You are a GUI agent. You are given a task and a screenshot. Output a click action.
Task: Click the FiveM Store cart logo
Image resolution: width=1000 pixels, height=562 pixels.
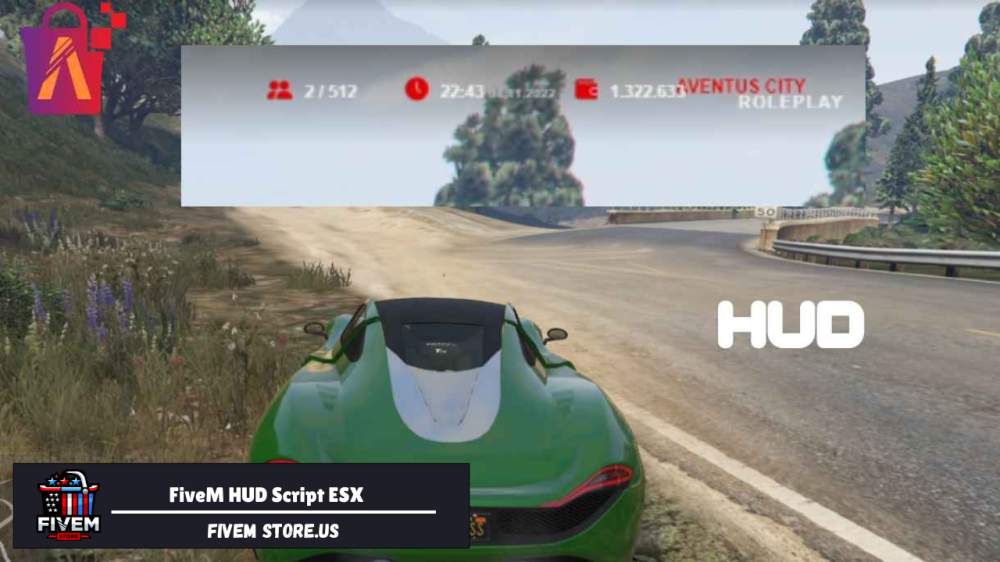point(67,506)
